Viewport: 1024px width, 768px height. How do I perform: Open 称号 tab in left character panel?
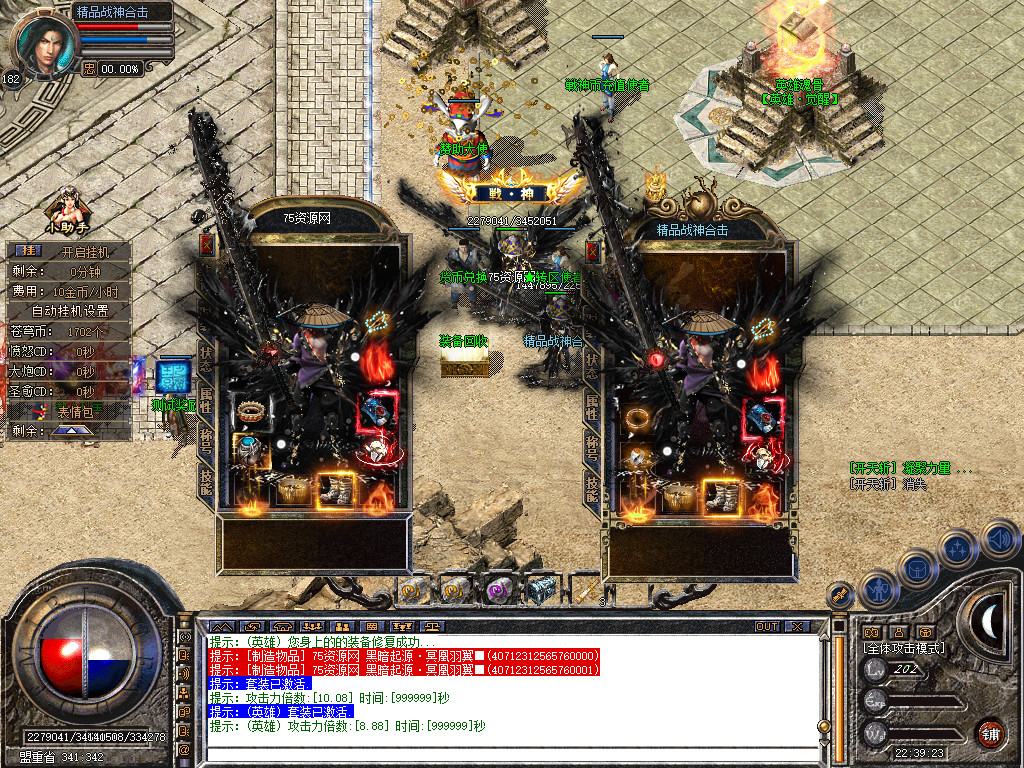pos(206,441)
